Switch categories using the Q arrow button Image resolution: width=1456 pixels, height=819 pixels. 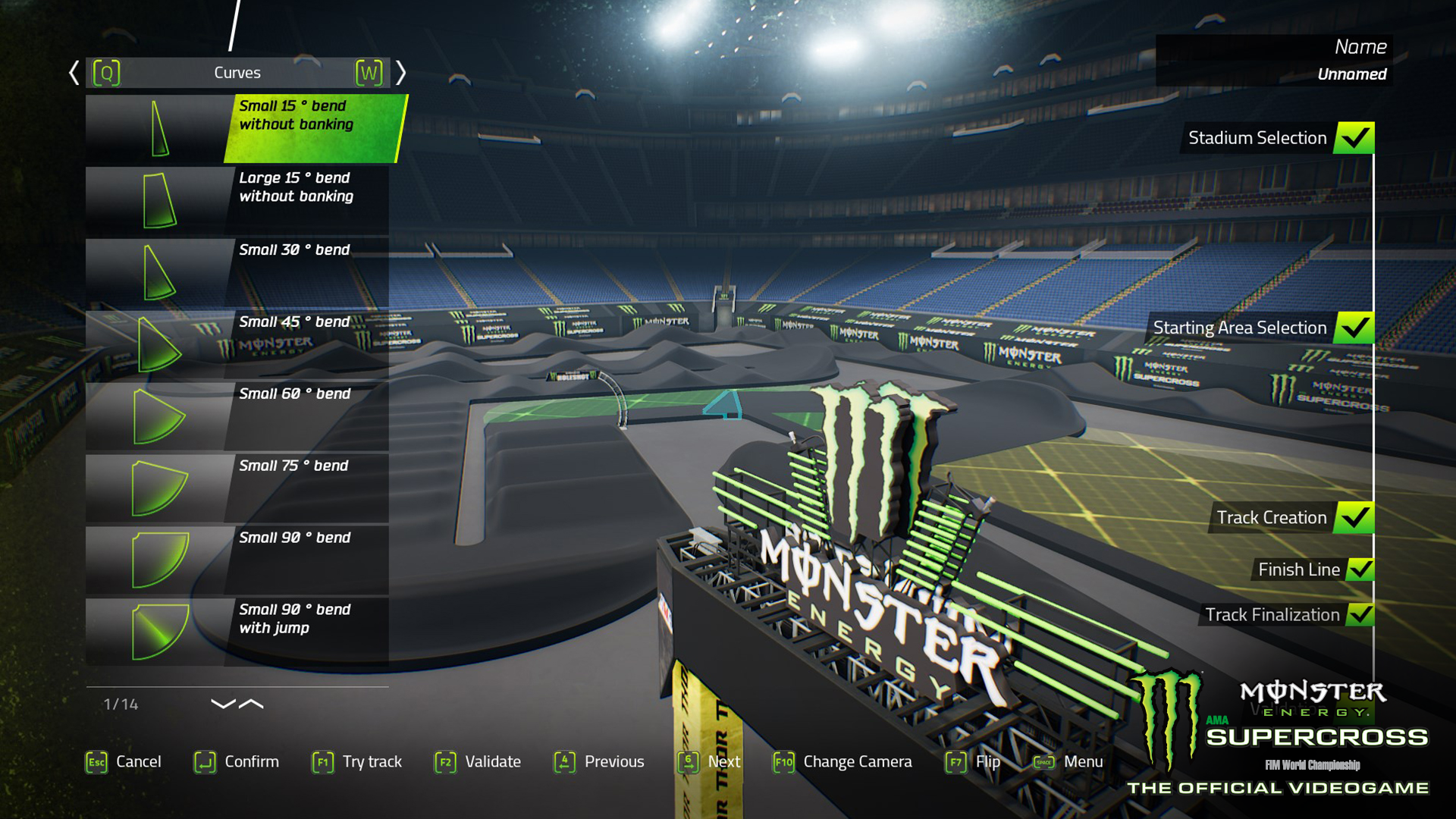click(106, 72)
